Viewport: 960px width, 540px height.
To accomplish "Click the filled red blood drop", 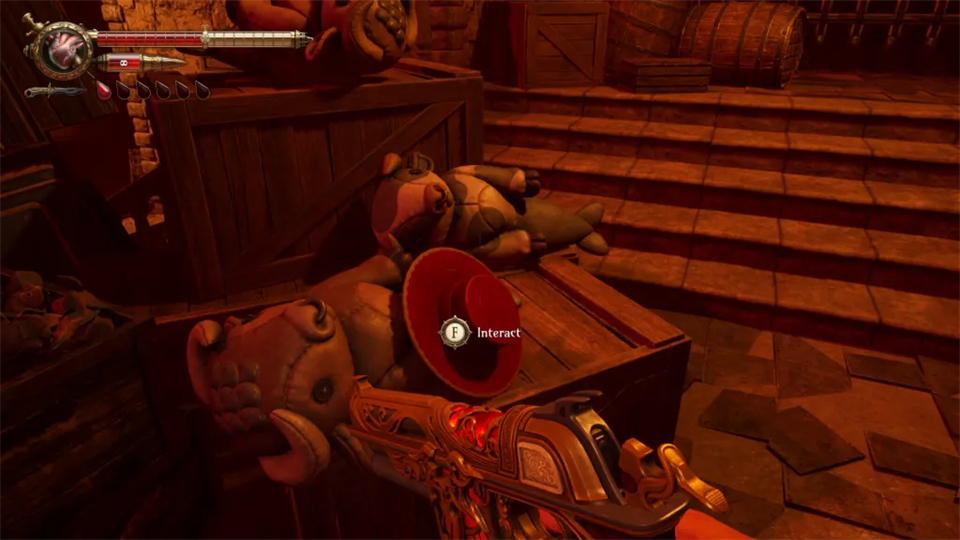I will (104, 89).
